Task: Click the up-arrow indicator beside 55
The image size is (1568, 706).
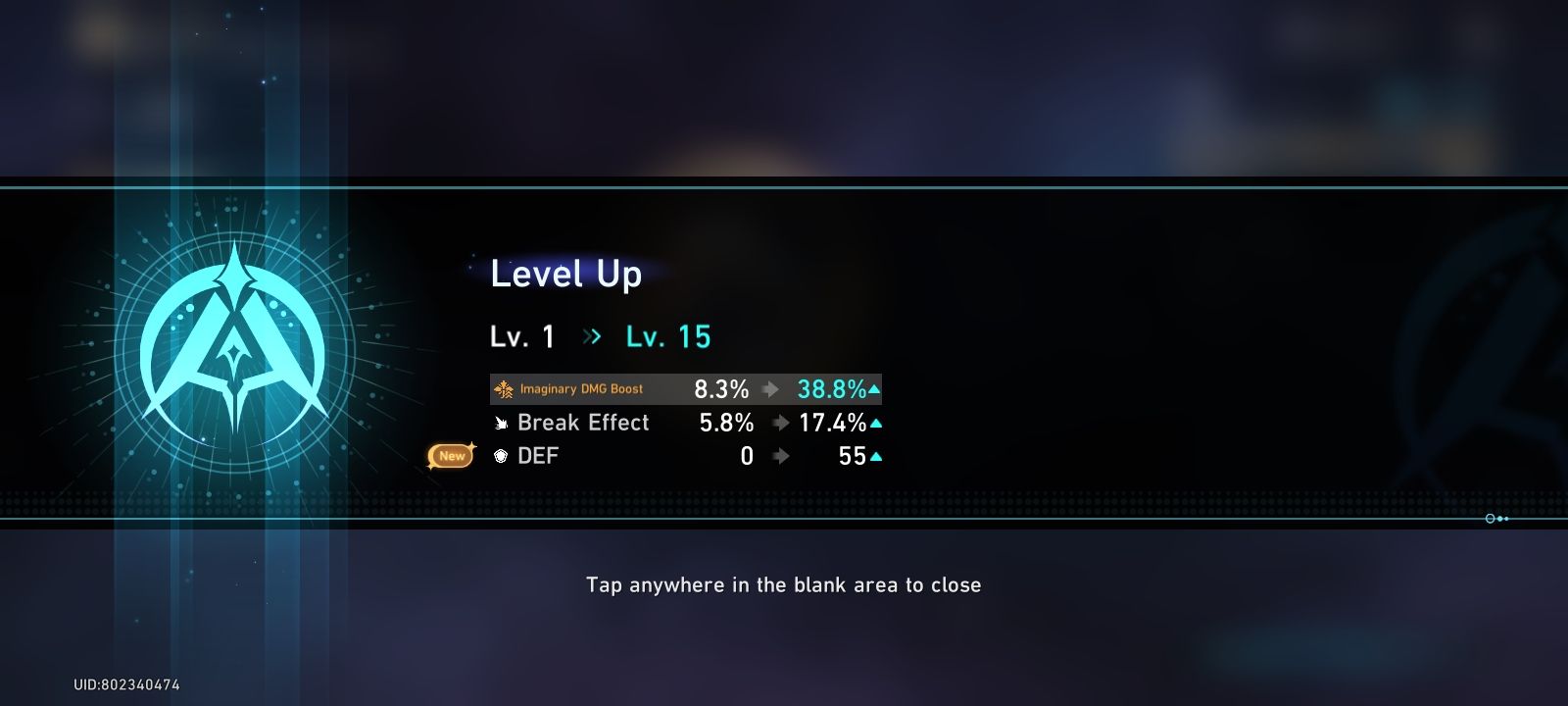Action: (x=875, y=455)
